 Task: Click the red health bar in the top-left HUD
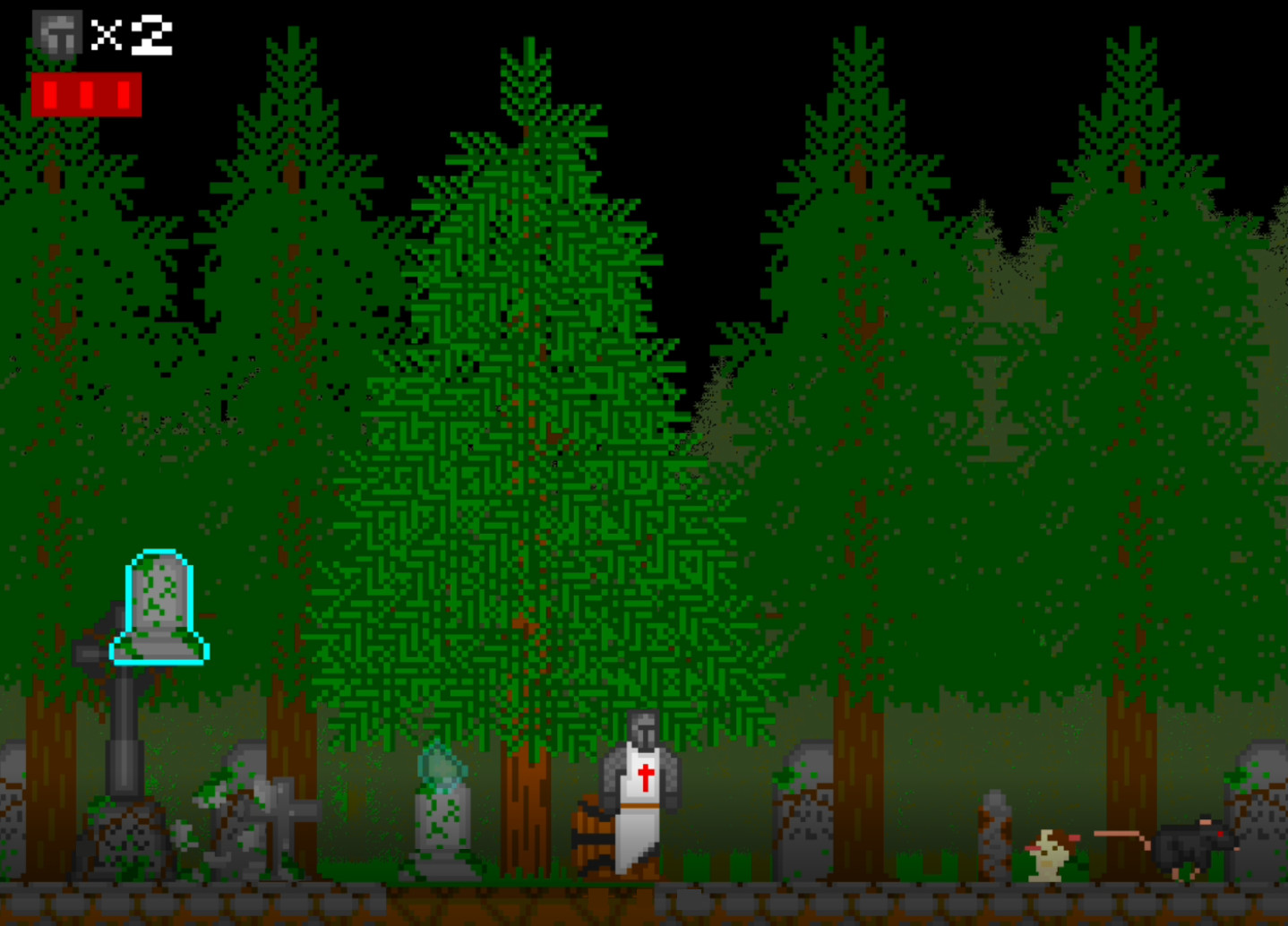point(87,92)
